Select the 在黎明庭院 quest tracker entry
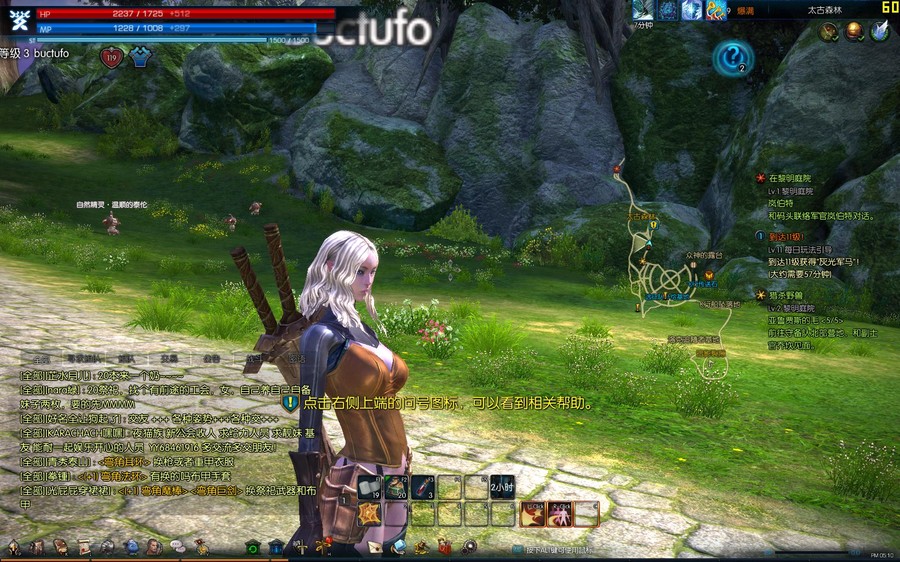The image size is (900, 562). [x=790, y=178]
